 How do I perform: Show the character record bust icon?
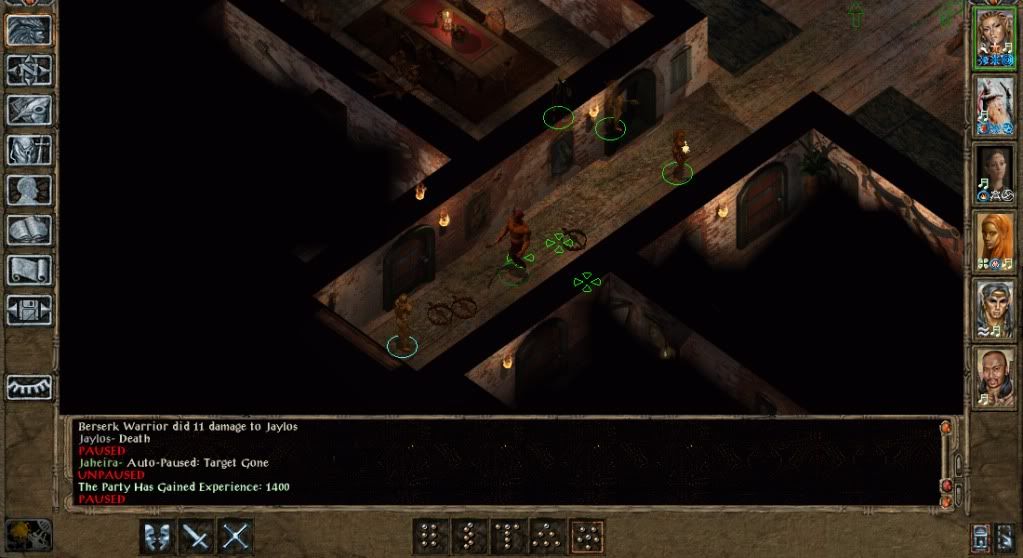[29, 190]
